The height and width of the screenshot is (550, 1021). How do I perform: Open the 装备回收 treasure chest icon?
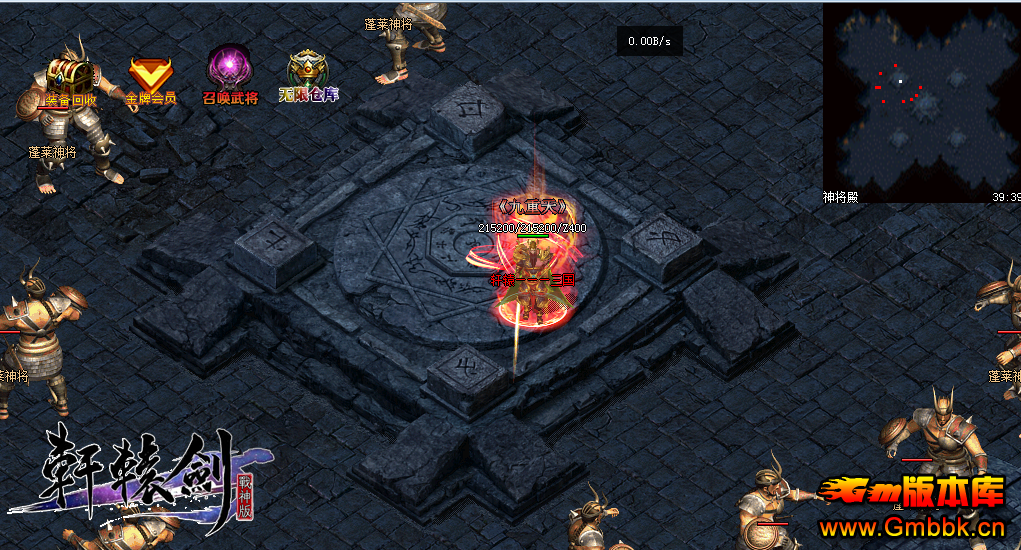(70, 78)
